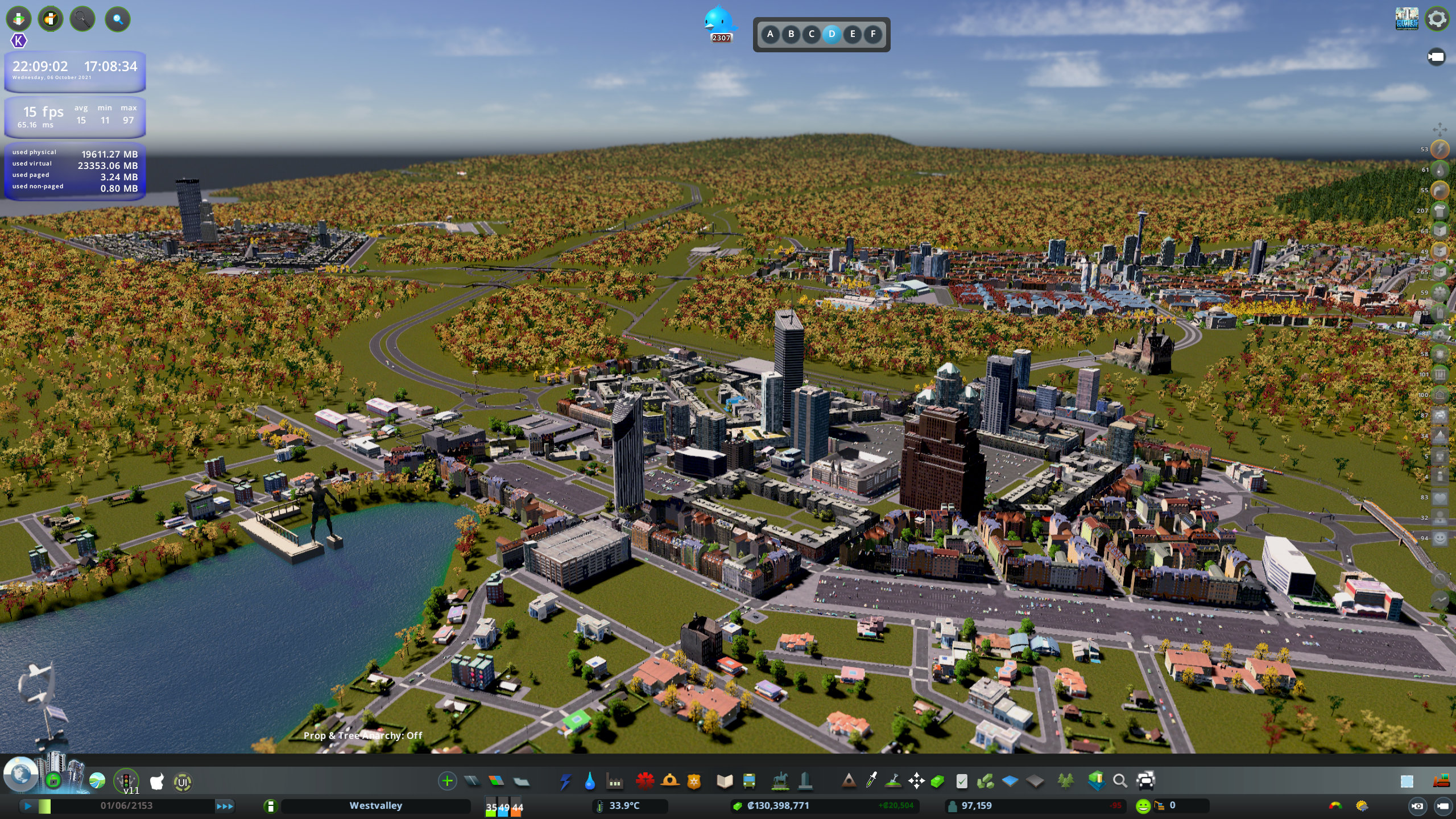Open the Electricity lightning bolt menu
This screenshot has width=1456, height=819.
tap(565, 781)
